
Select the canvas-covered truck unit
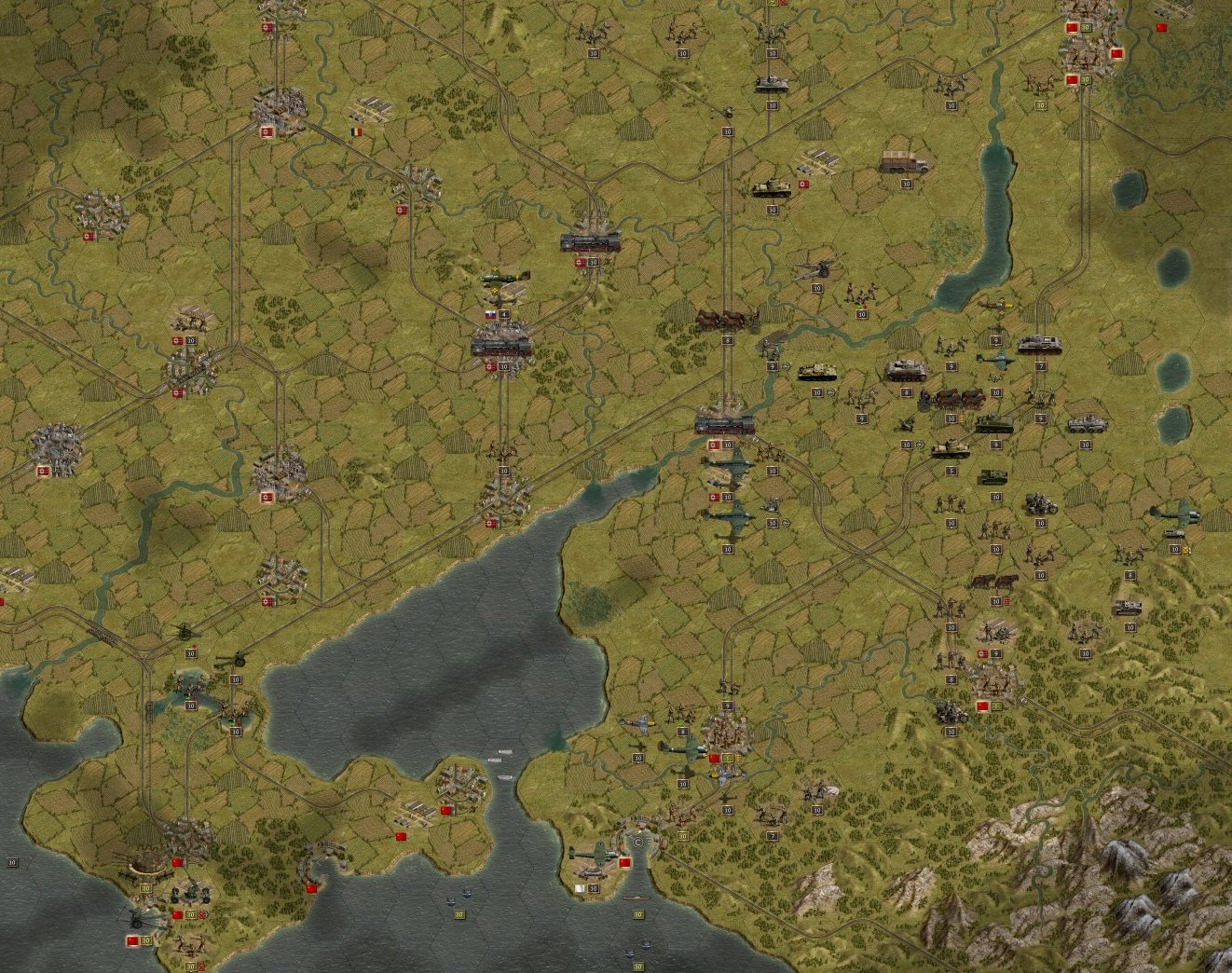pyautogui.click(x=904, y=163)
